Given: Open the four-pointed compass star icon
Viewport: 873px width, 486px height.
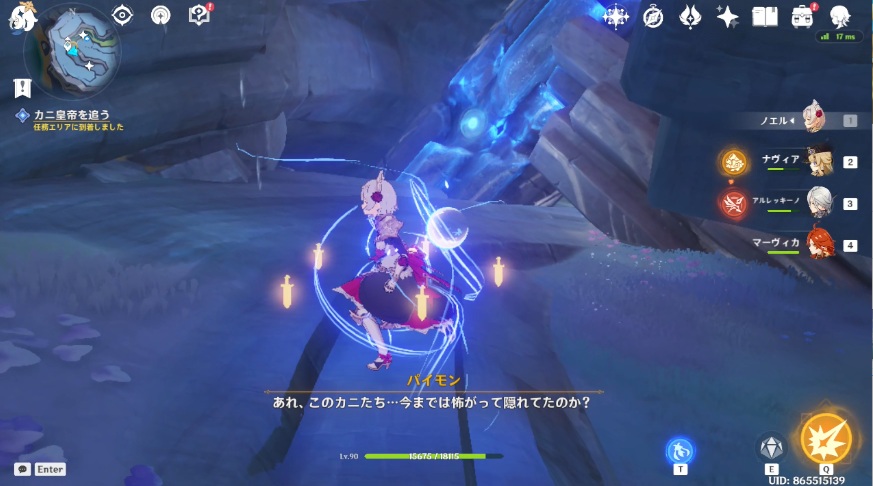Looking at the screenshot, I should 616,17.
